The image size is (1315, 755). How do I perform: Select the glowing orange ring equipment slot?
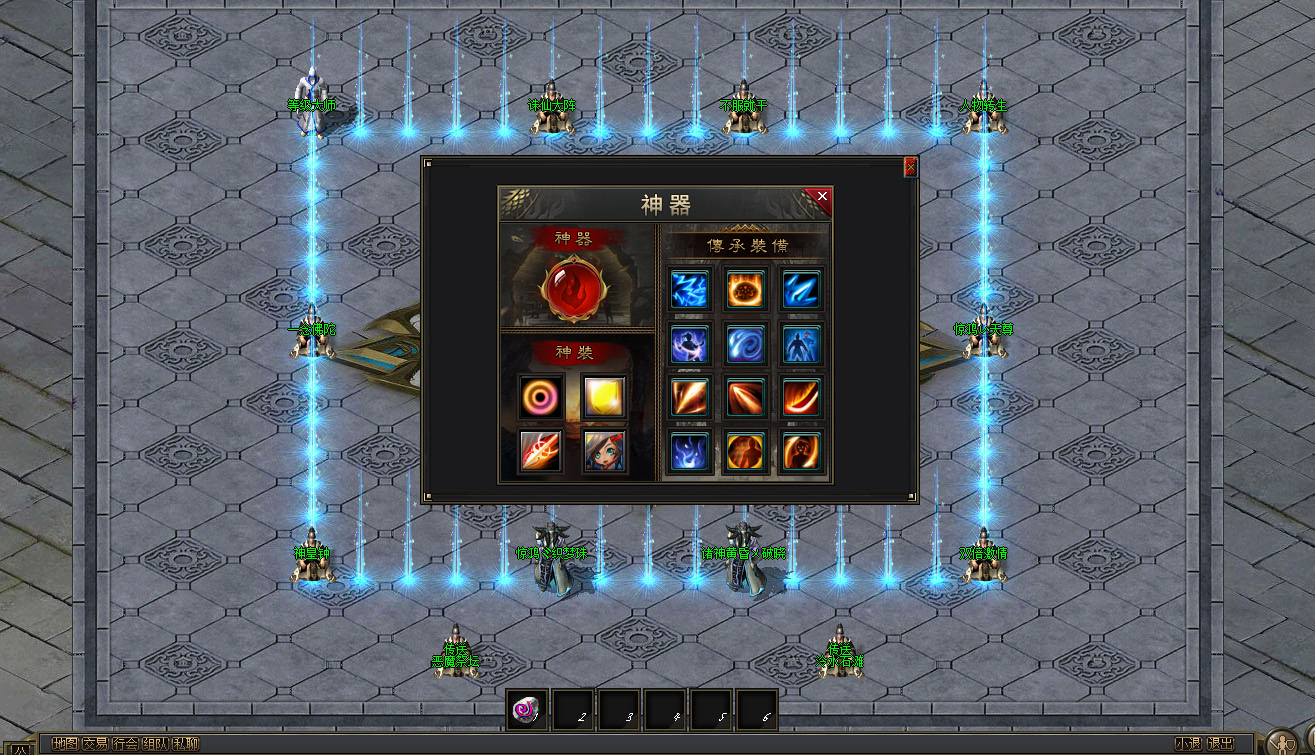click(x=541, y=397)
